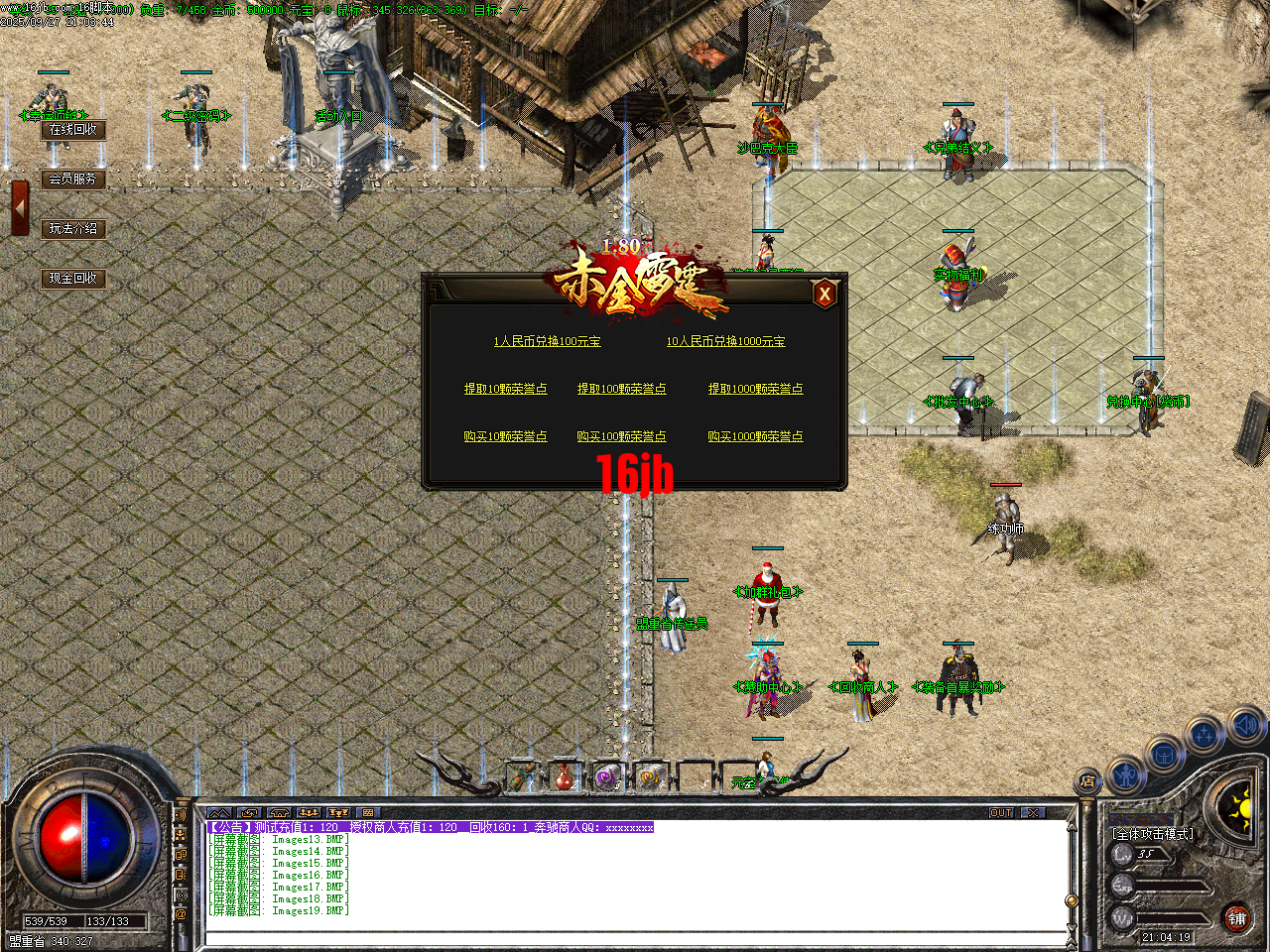Open the bag inventory icon
1270x952 pixels.
coord(1164,754)
